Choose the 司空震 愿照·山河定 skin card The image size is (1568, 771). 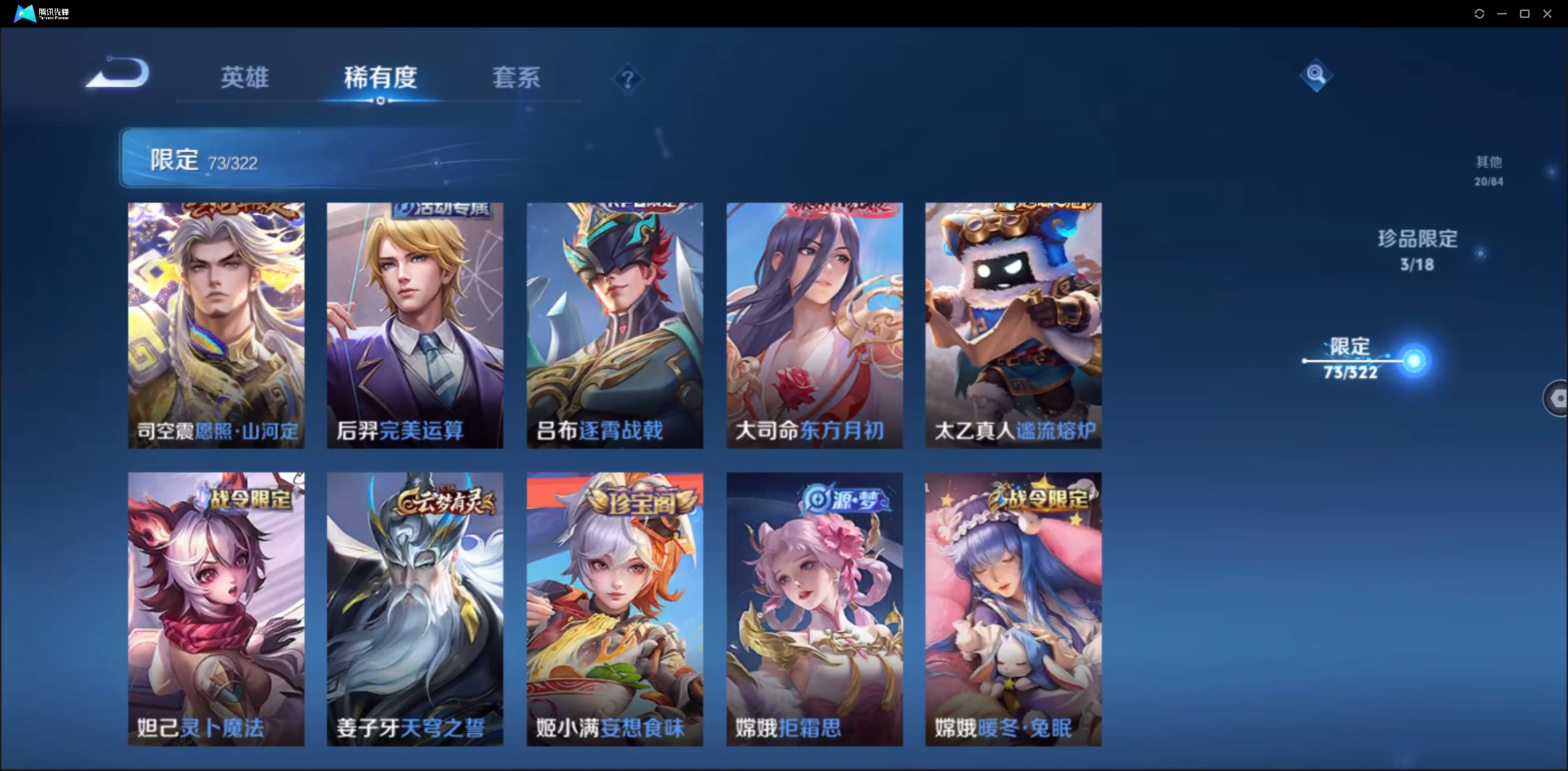click(216, 325)
